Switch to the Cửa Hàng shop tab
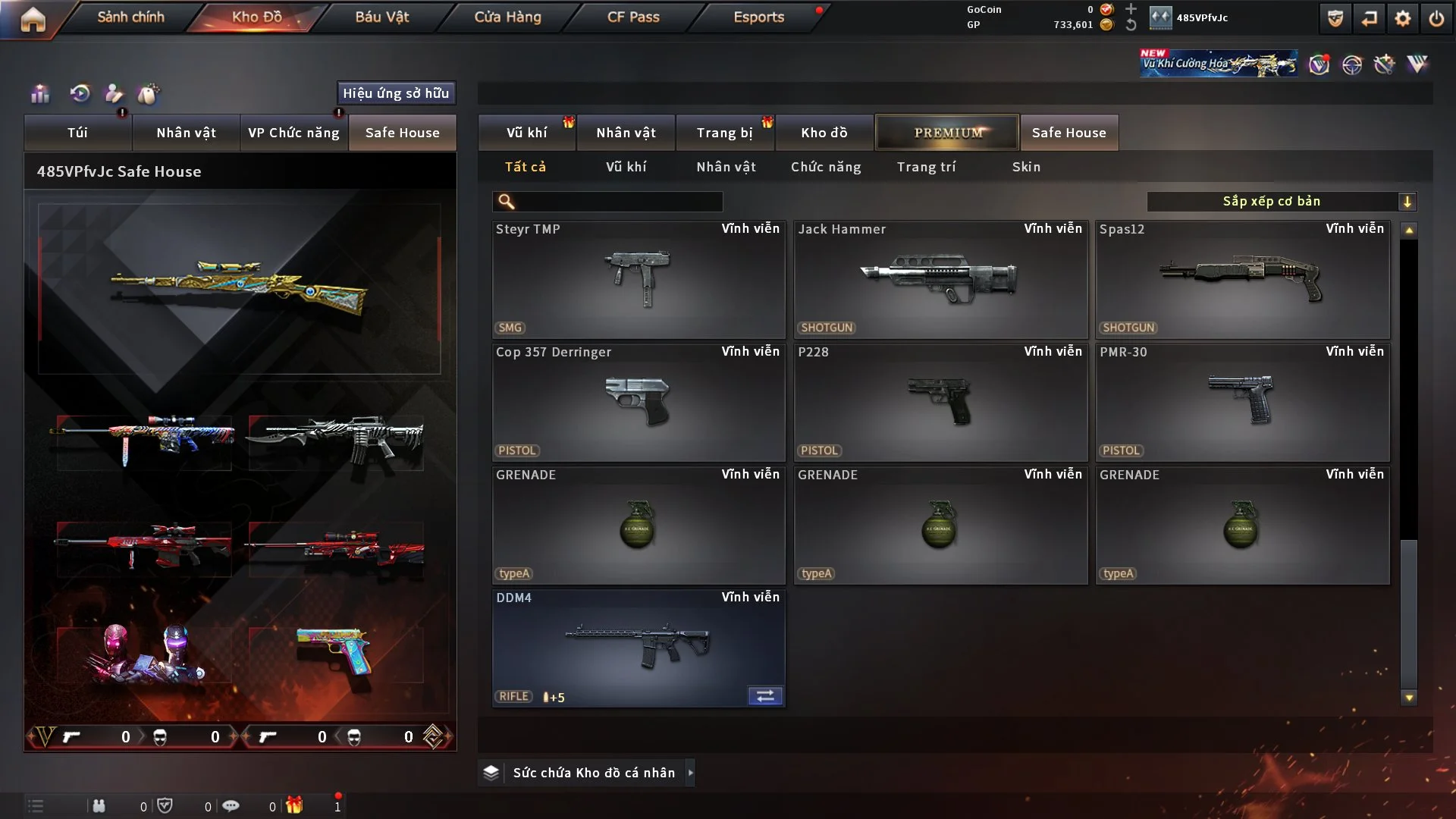Image resolution: width=1456 pixels, height=819 pixels. 507,17
